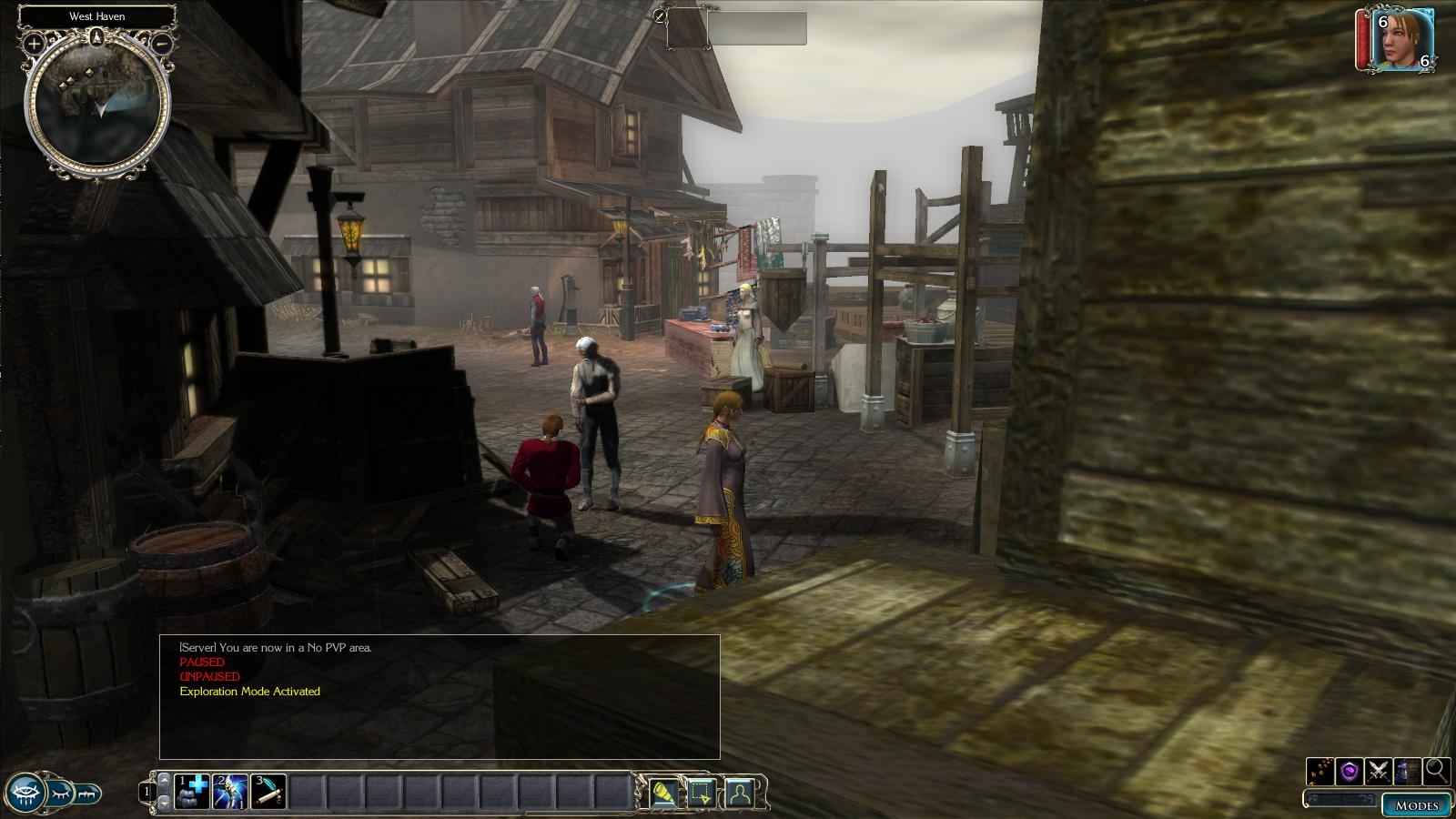The height and width of the screenshot is (819, 1456).
Task: Activate the hotbar slot 2 spell
Action: point(231,792)
